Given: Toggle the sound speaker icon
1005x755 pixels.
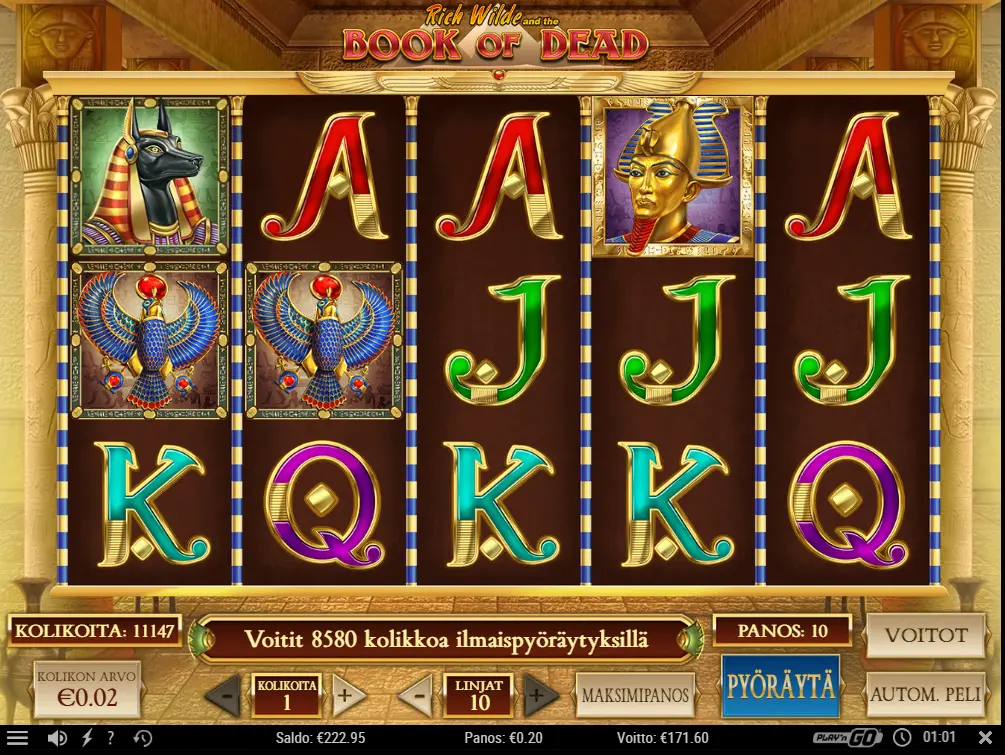Looking at the screenshot, I should click(x=57, y=739).
